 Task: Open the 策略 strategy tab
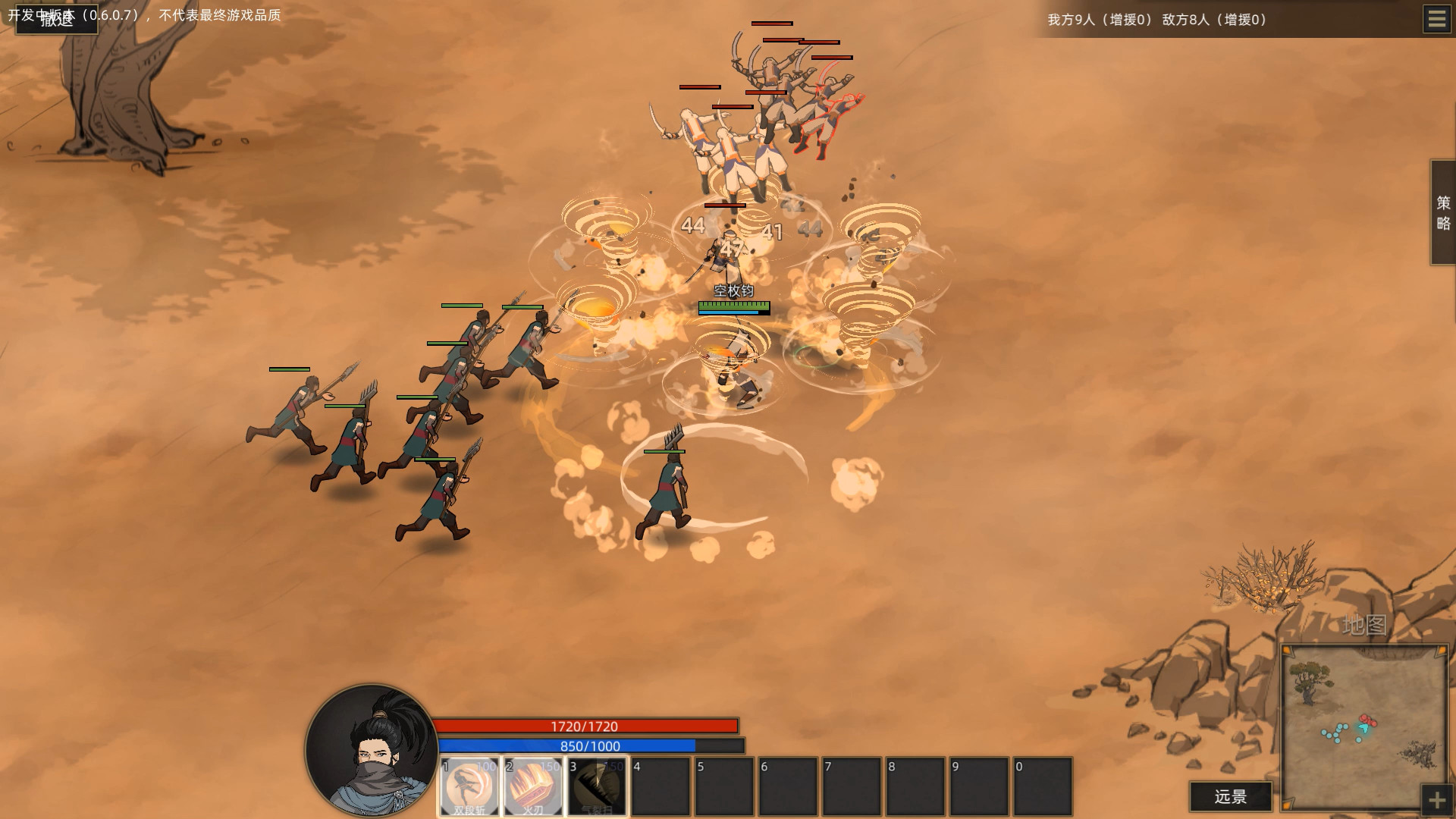1443,213
